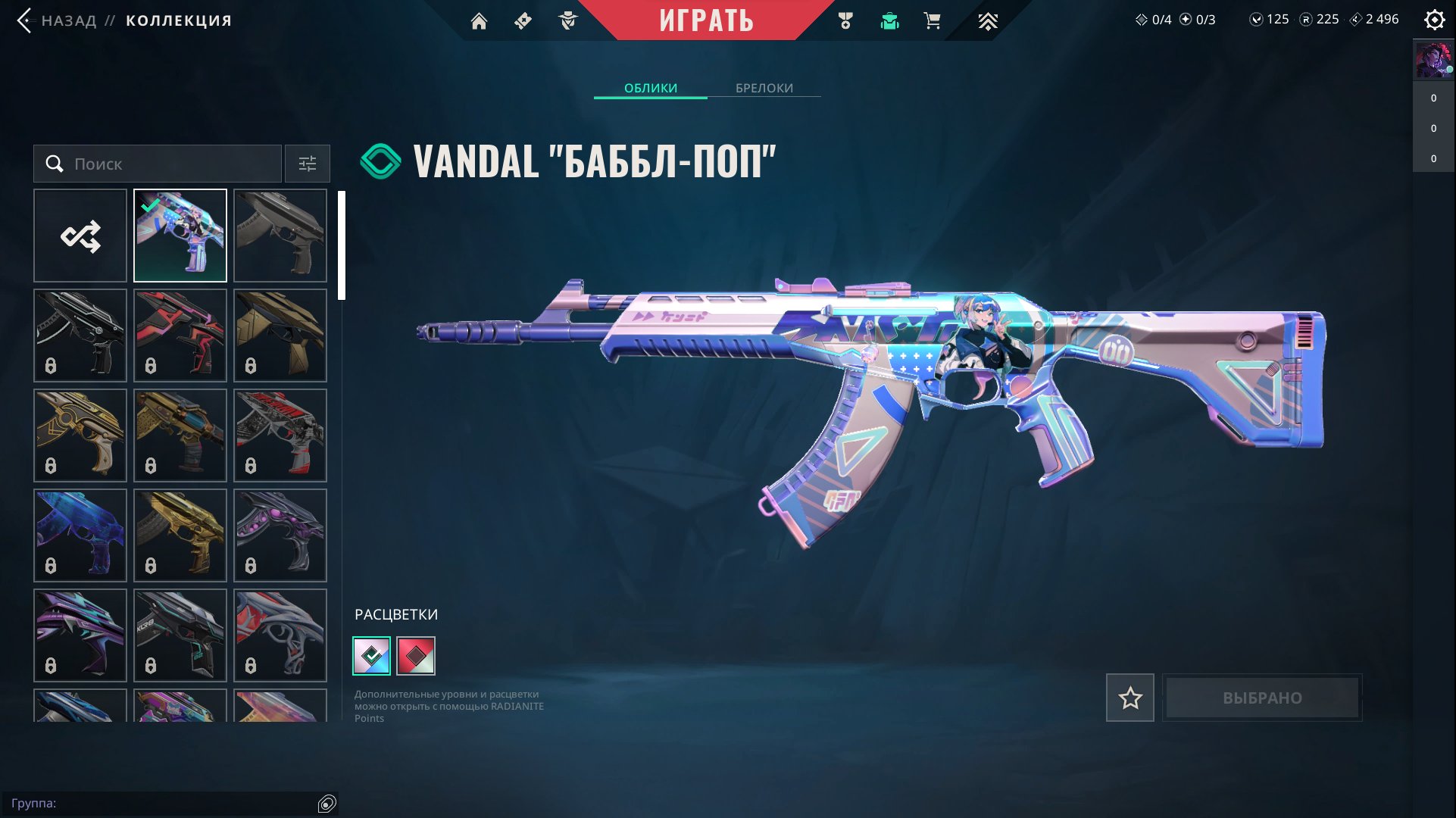Open the player avatar profile
Screen dimensions: 1456x818
coord(1433,61)
